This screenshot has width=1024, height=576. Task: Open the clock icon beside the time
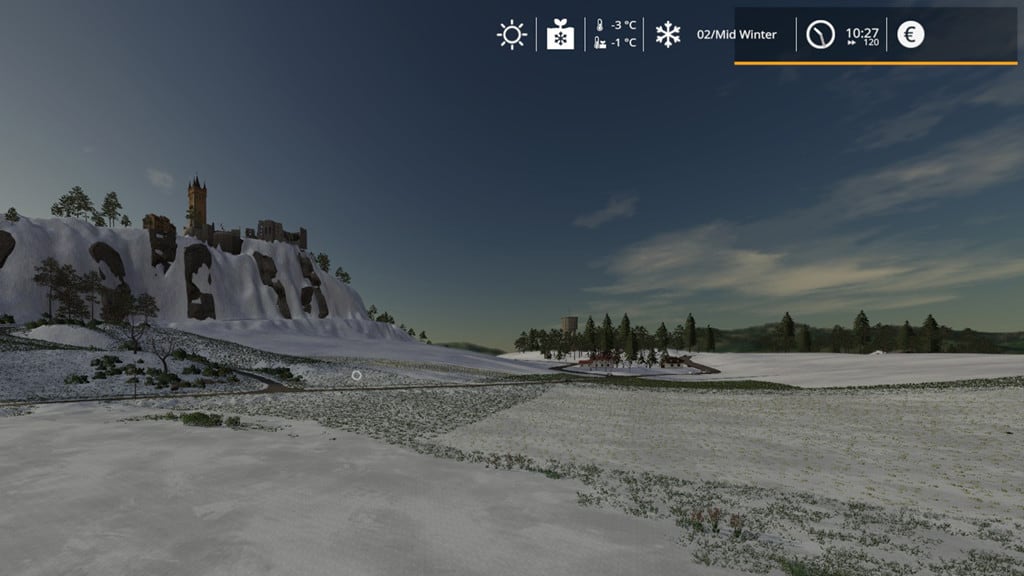point(820,35)
